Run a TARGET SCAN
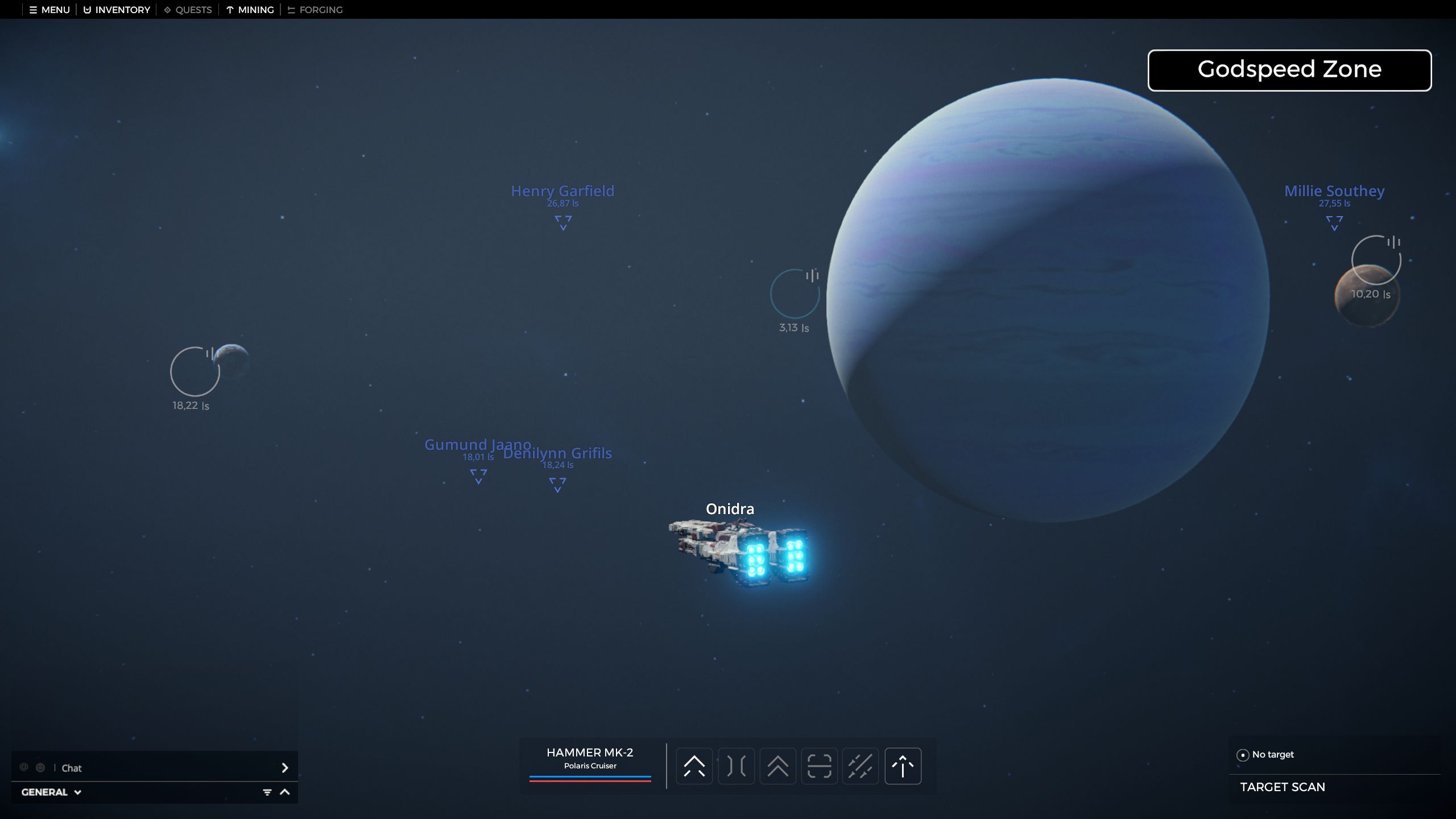Screen dimensions: 1456x819 click(1283, 787)
